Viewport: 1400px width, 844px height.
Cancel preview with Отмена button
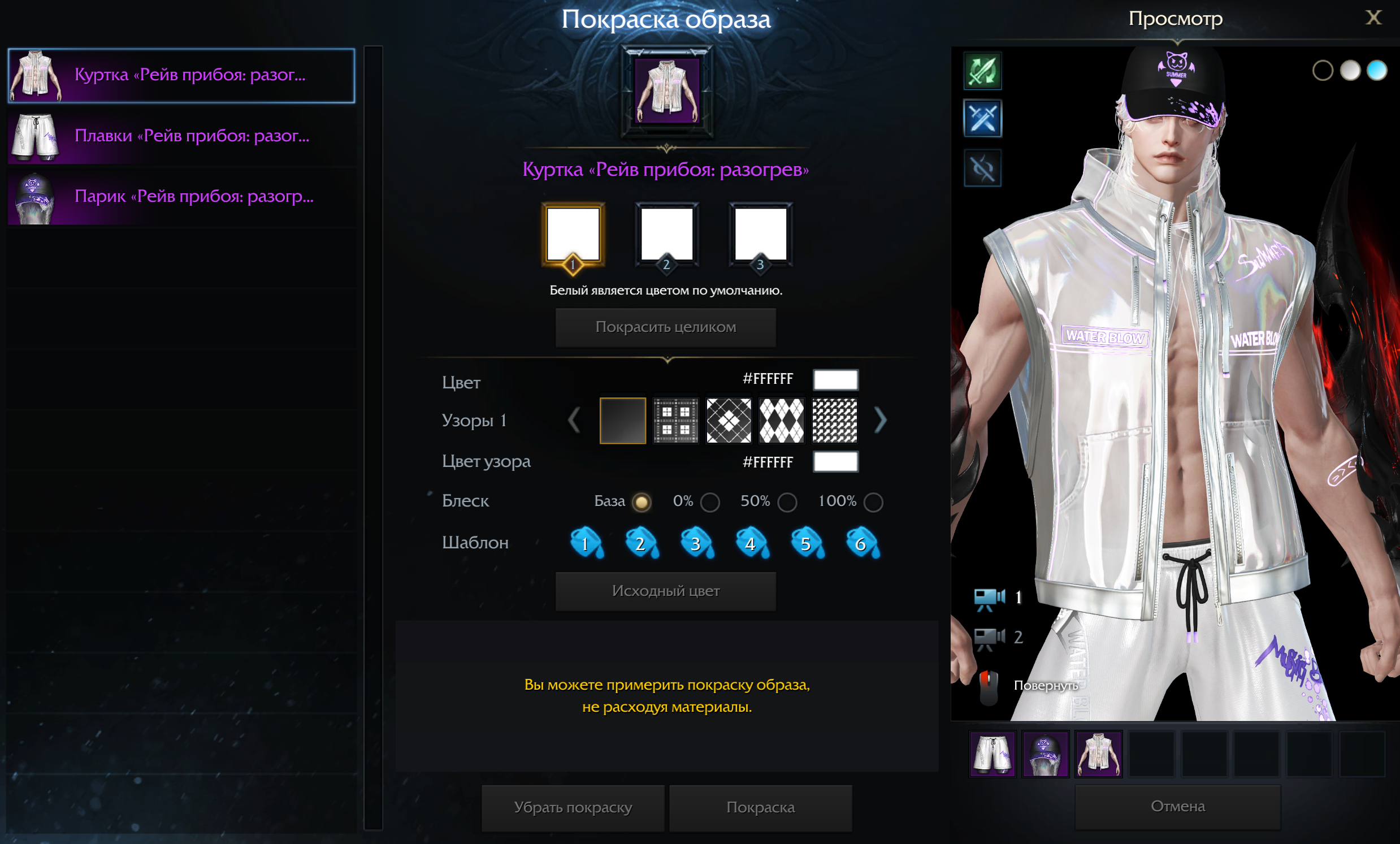(1177, 807)
